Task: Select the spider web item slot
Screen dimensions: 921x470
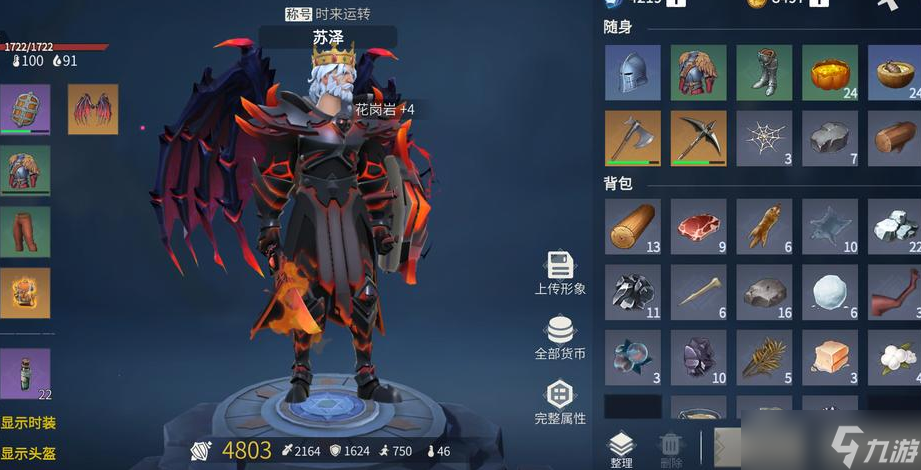Action: click(x=764, y=138)
